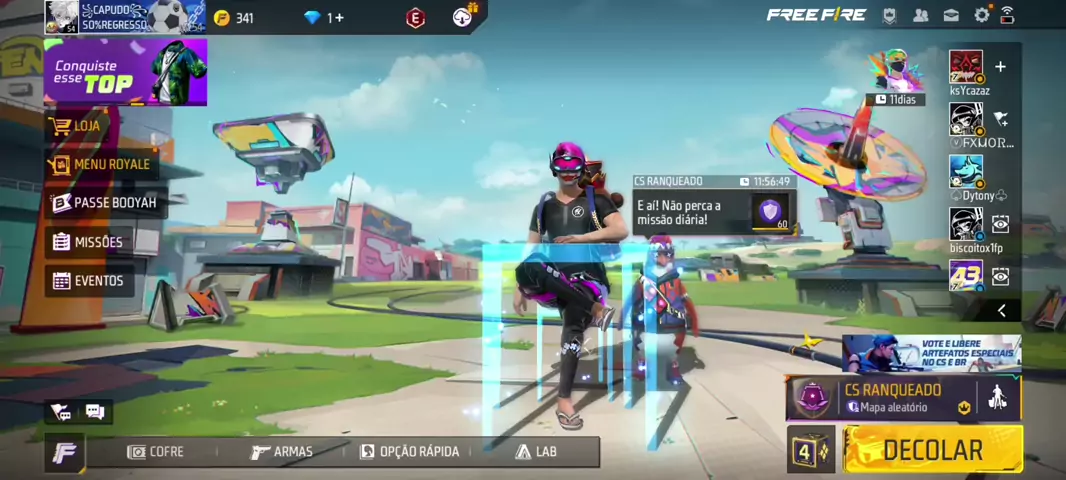The image size is (1066, 480).
Task: Open the settings gear icon
Action: (981, 15)
